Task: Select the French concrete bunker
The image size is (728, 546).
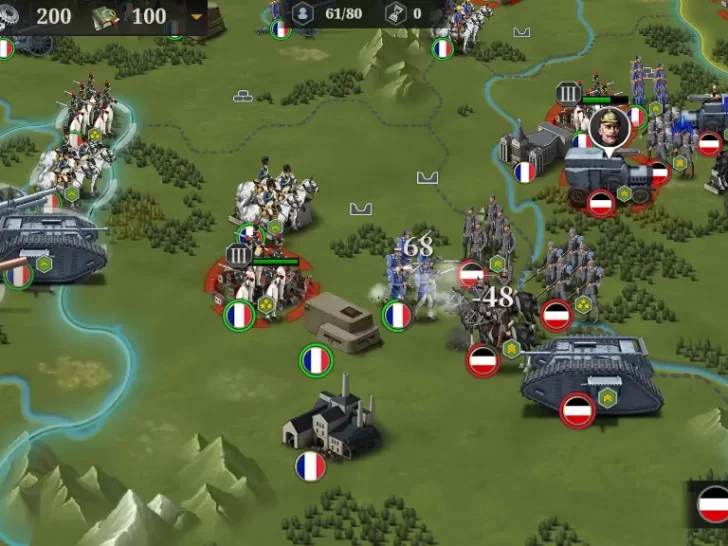Action: [340, 322]
